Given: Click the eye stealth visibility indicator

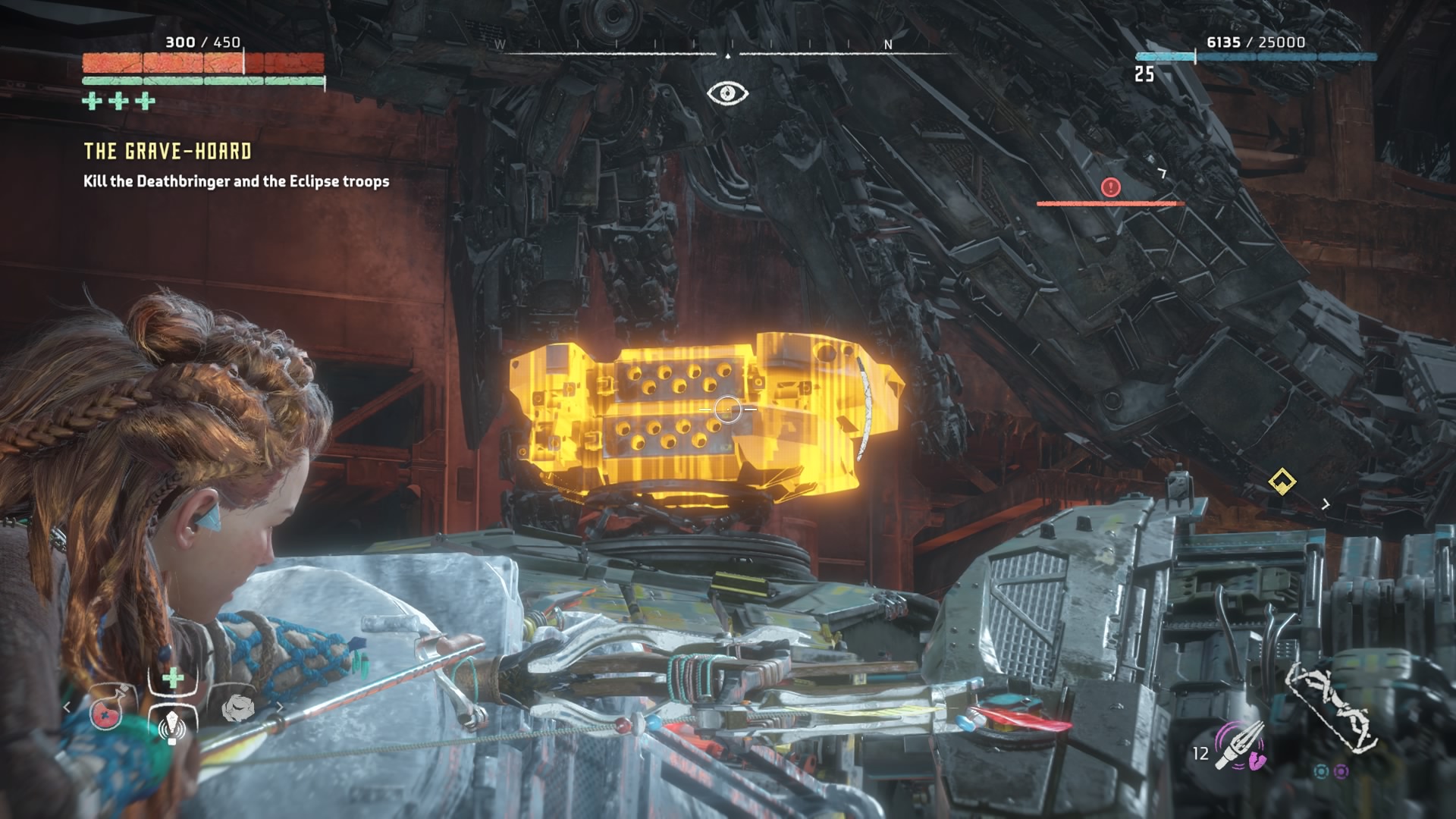Looking at the screenshot, I should (x=727, y=93).
